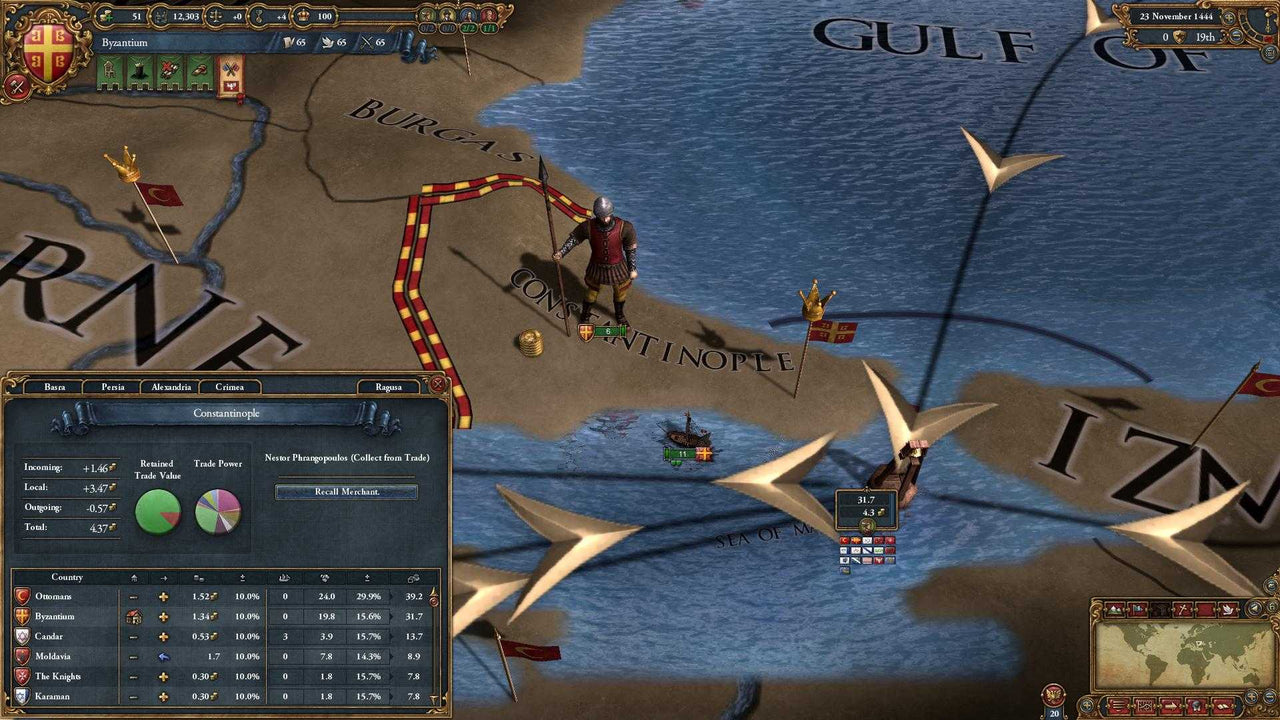Toggle the Ottomans' trade transfer plus icon
Image resolution: width=1280 pixels, height=720 pixels.
coord(163,597)
